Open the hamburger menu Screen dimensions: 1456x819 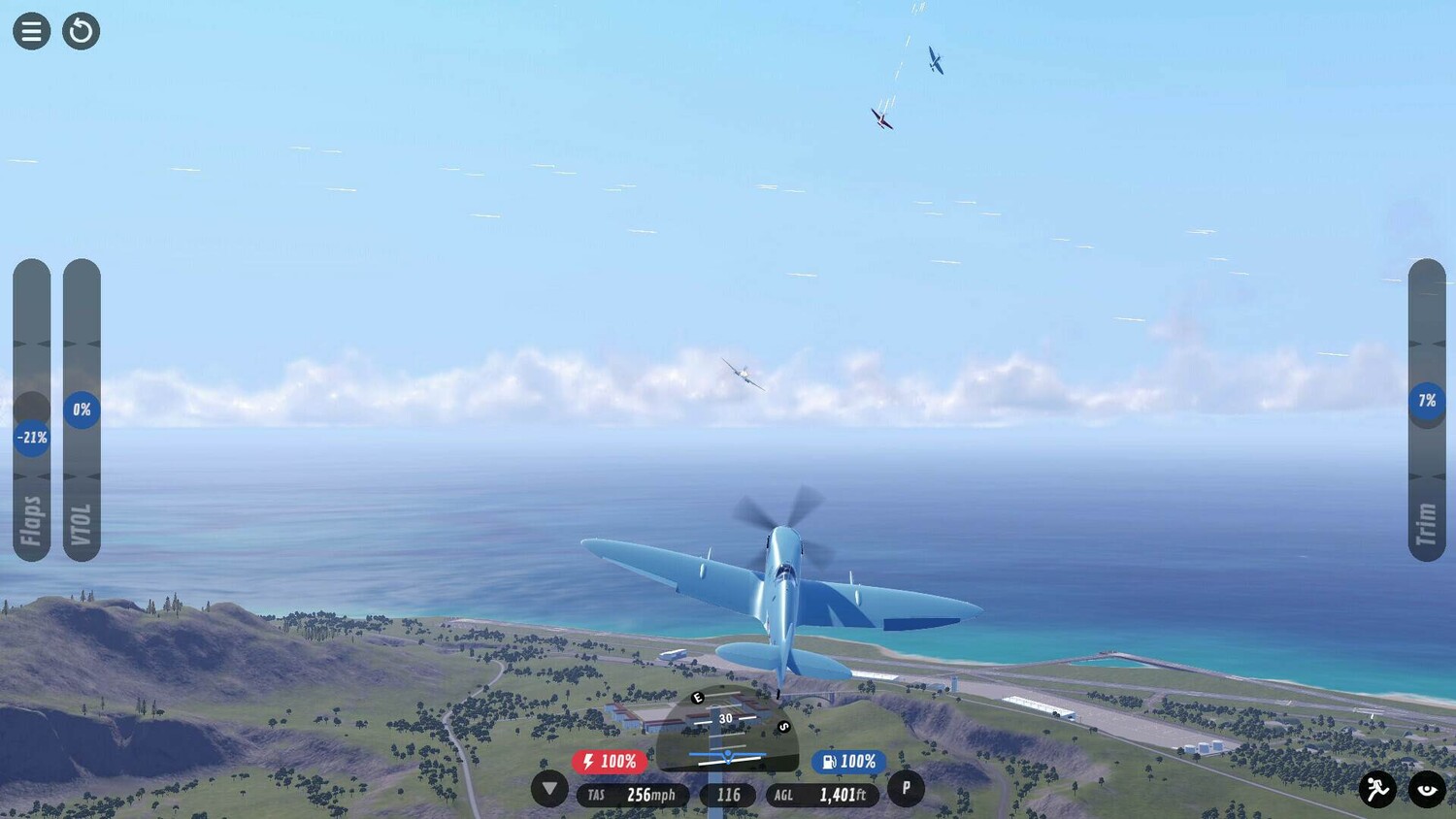(31, 31)
